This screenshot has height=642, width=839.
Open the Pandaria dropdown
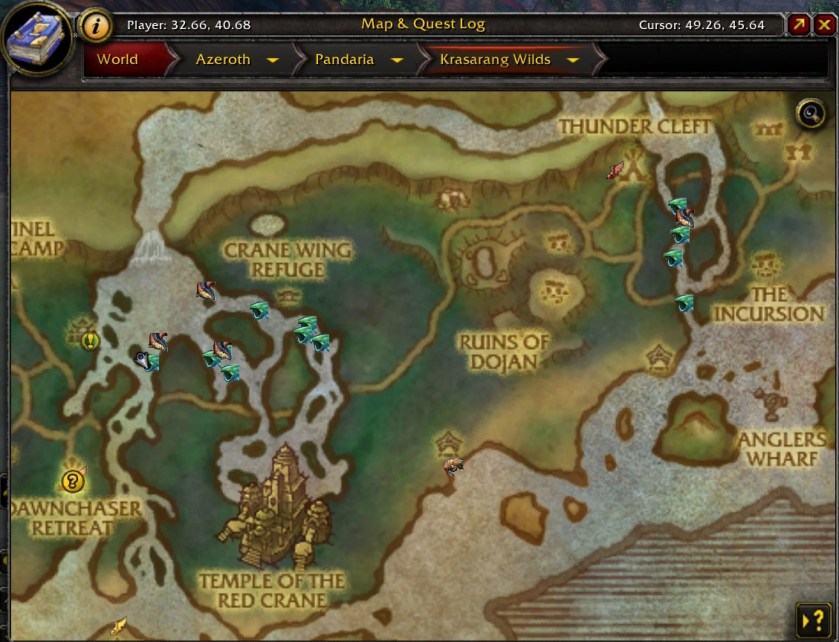[x=397, y=60]
